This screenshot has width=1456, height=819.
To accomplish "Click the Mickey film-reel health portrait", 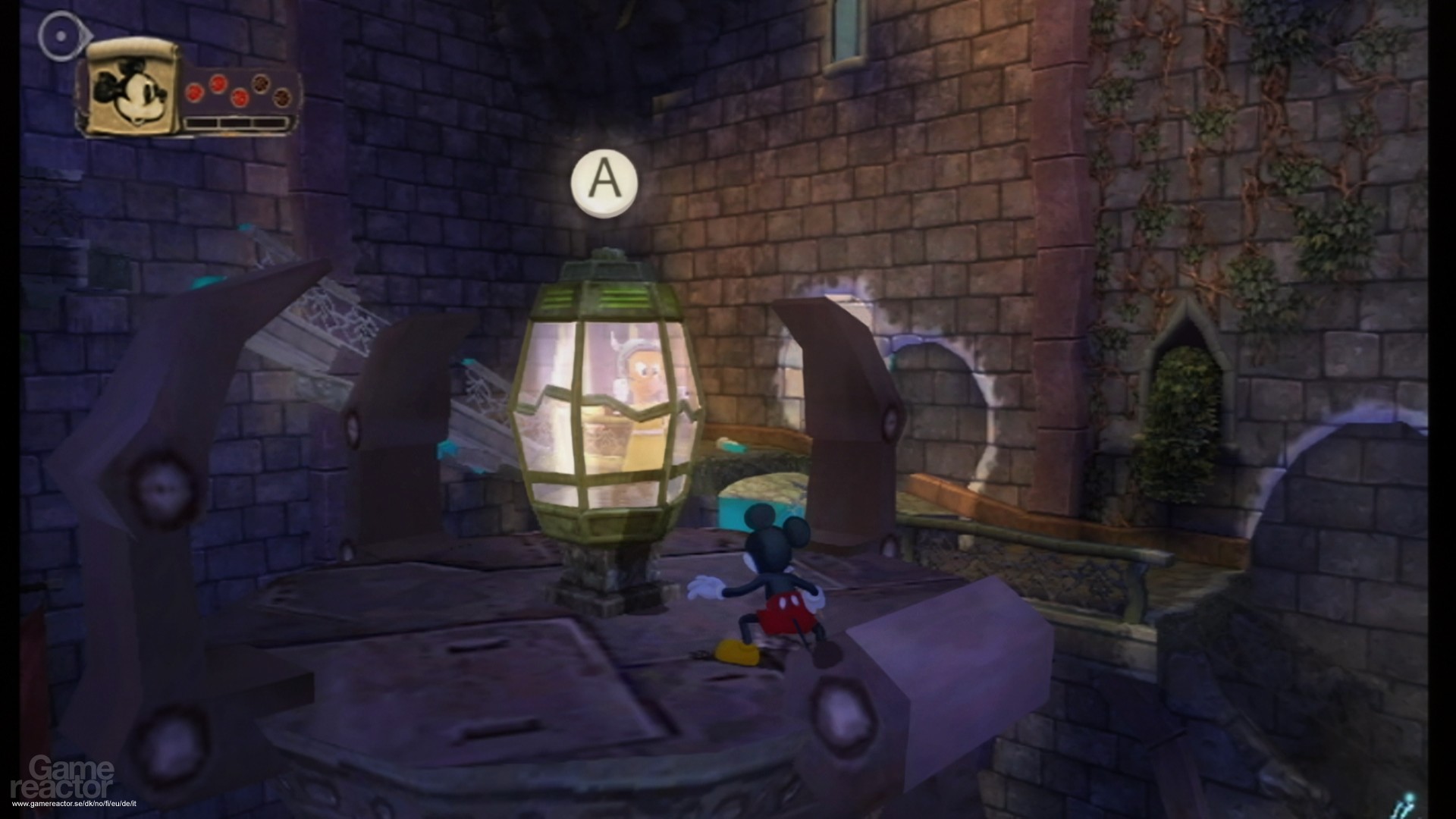I will click(x=130, y=91).
